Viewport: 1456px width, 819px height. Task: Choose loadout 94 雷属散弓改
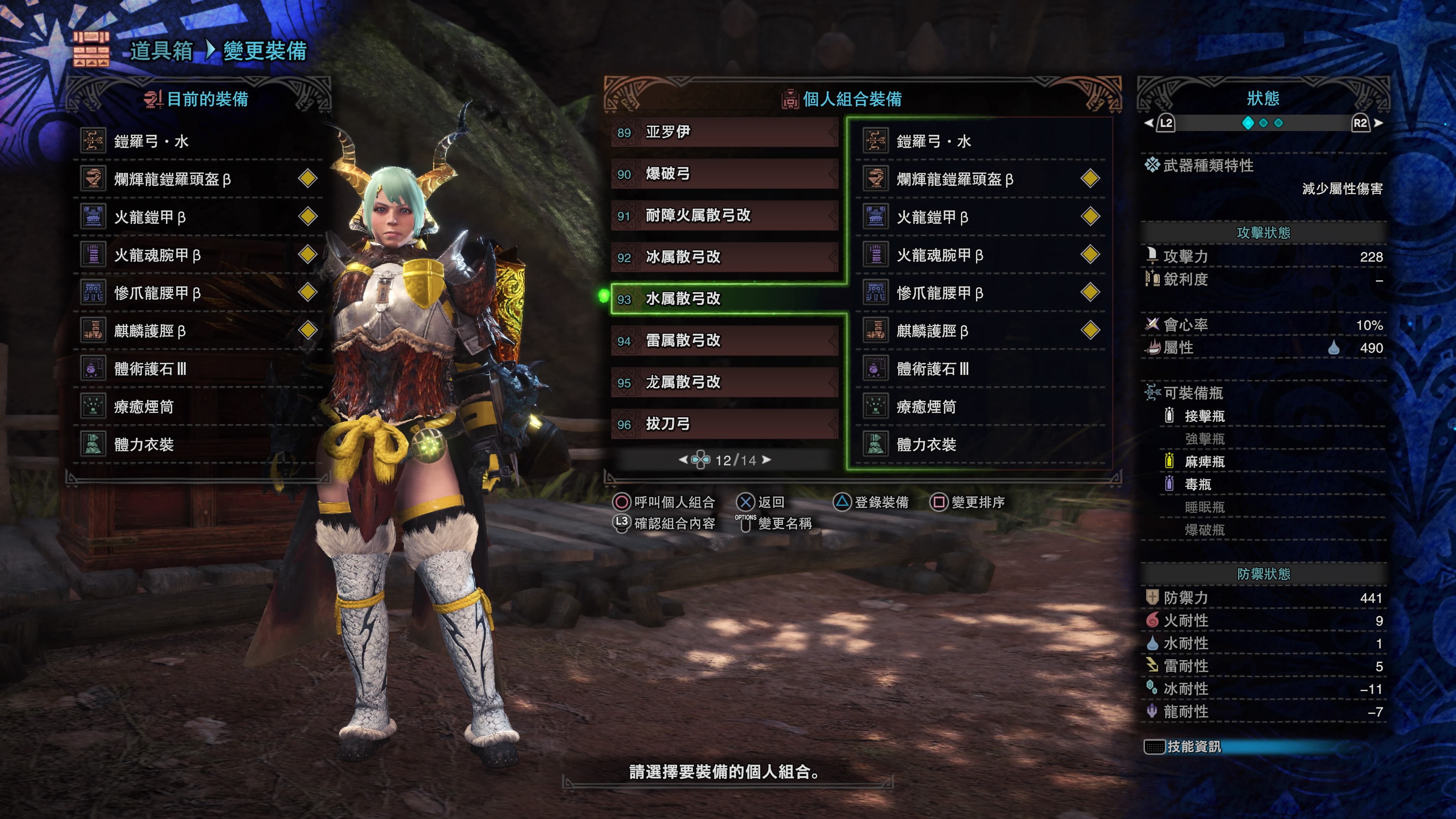tap(723, 341)
